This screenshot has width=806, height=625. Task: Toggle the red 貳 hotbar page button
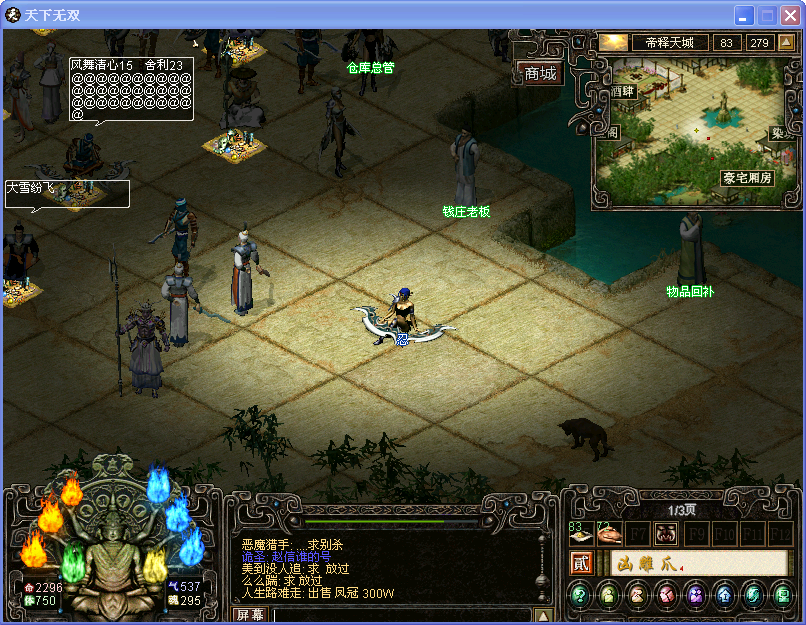tap(581, 564)
